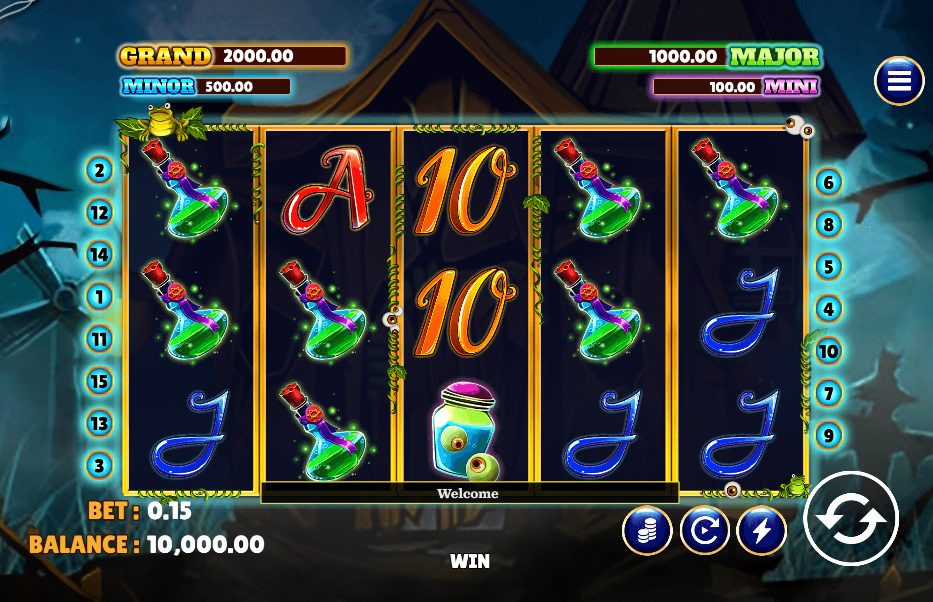The width and height of the screenshot is (933, 602).
Task: Toggle the lightning bolt turbo mode
Action: [762, 530]
